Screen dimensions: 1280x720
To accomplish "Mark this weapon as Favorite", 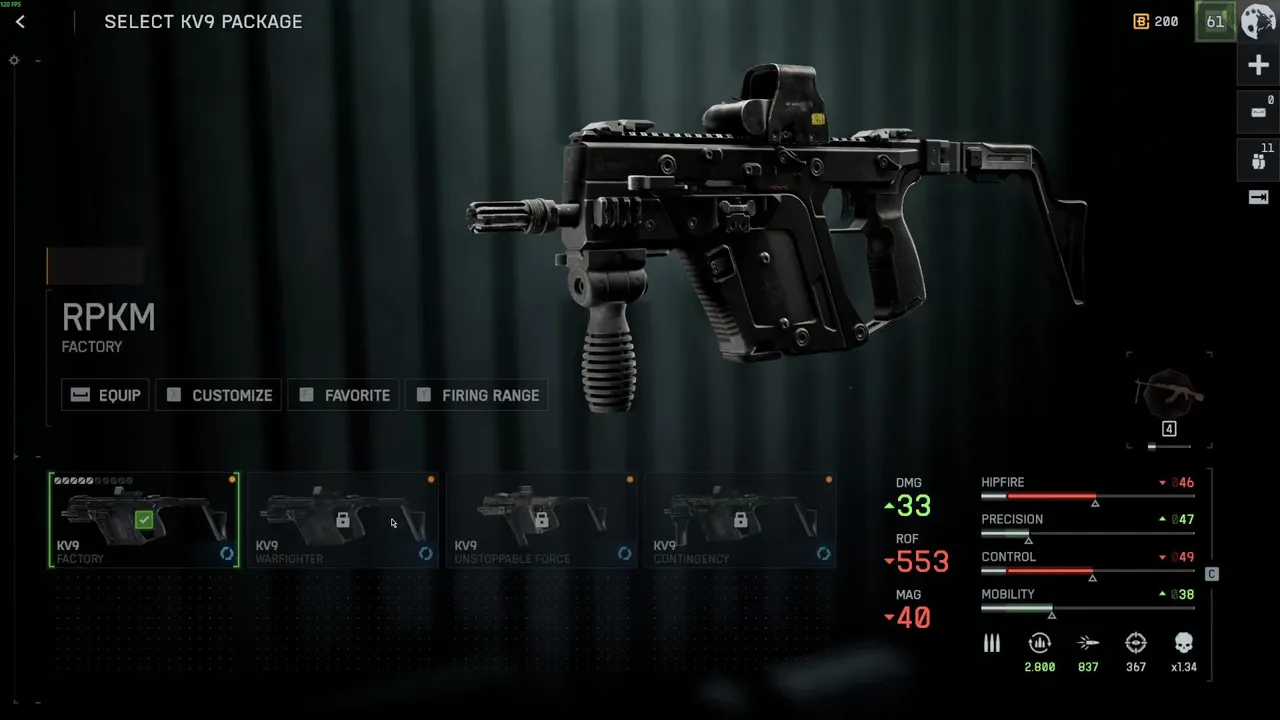I will [345, 395].
